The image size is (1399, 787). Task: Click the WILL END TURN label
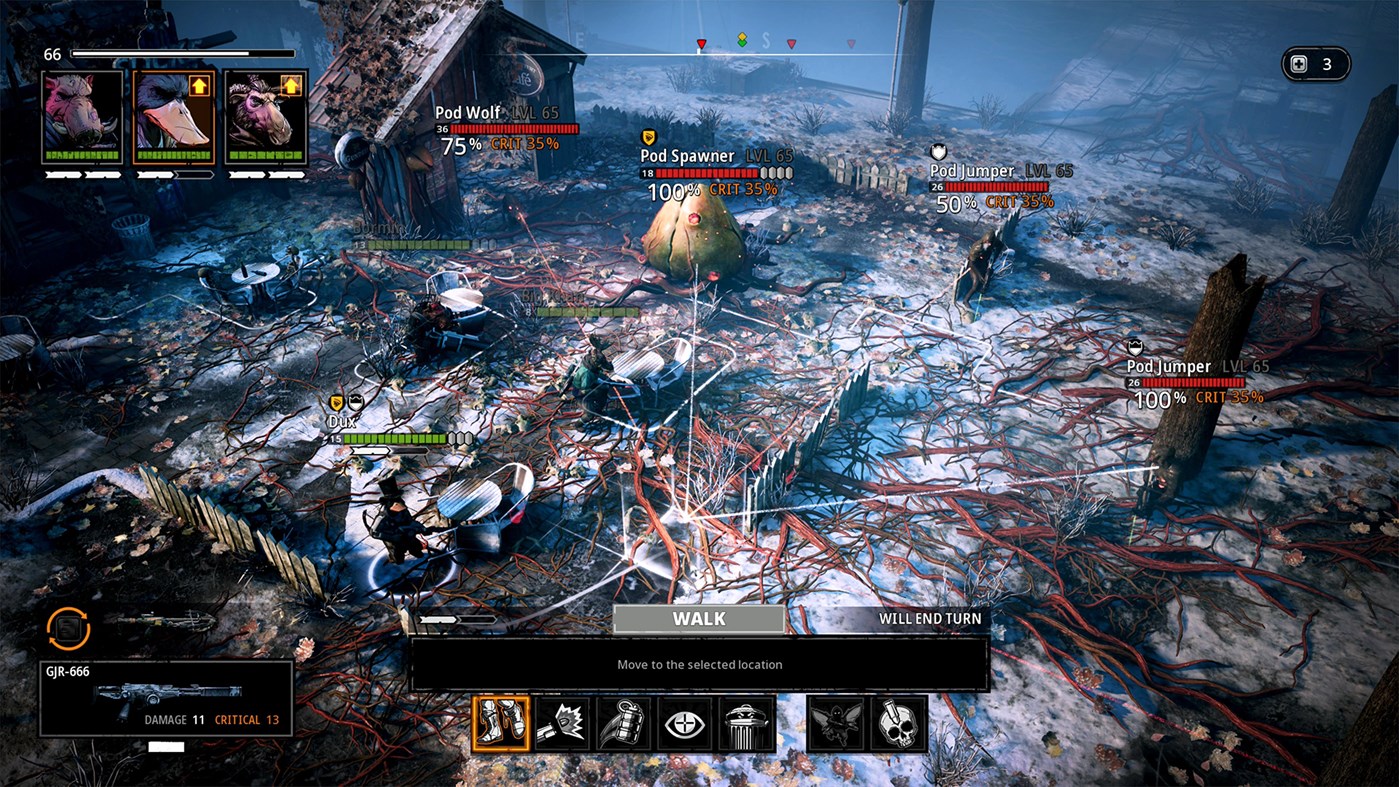[x=929, y=618]
